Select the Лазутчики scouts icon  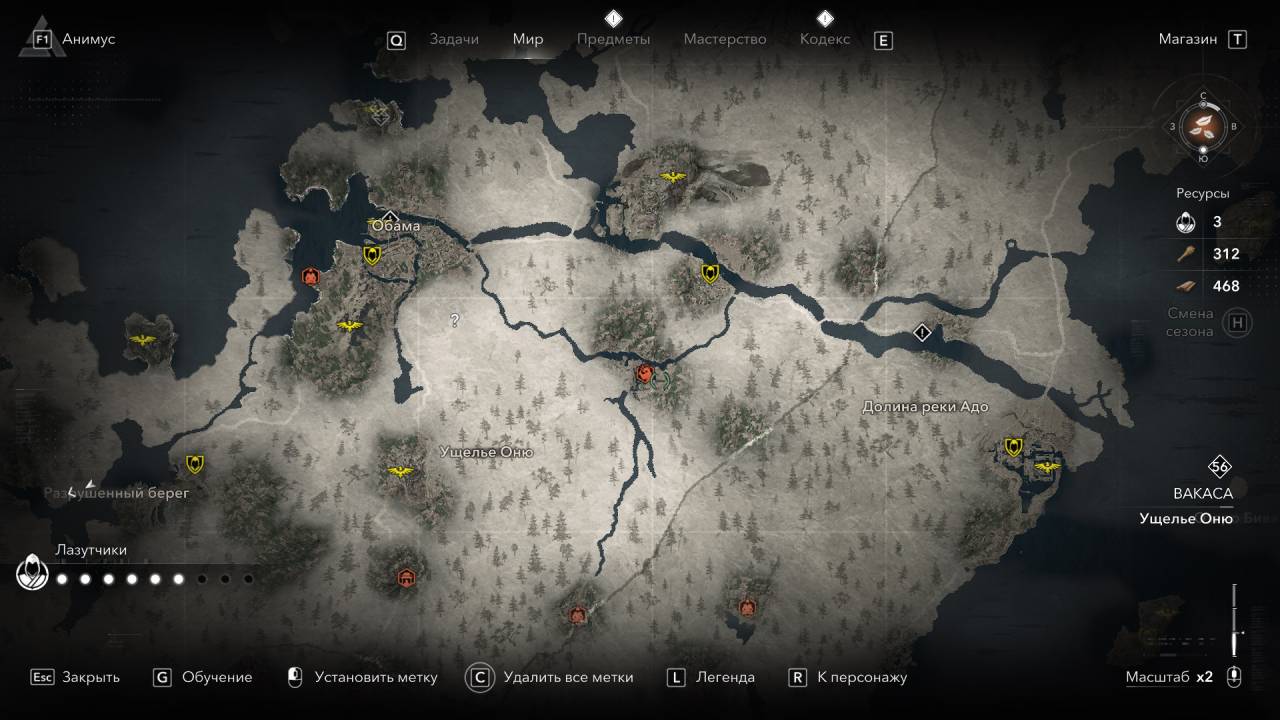click(34, 574)
